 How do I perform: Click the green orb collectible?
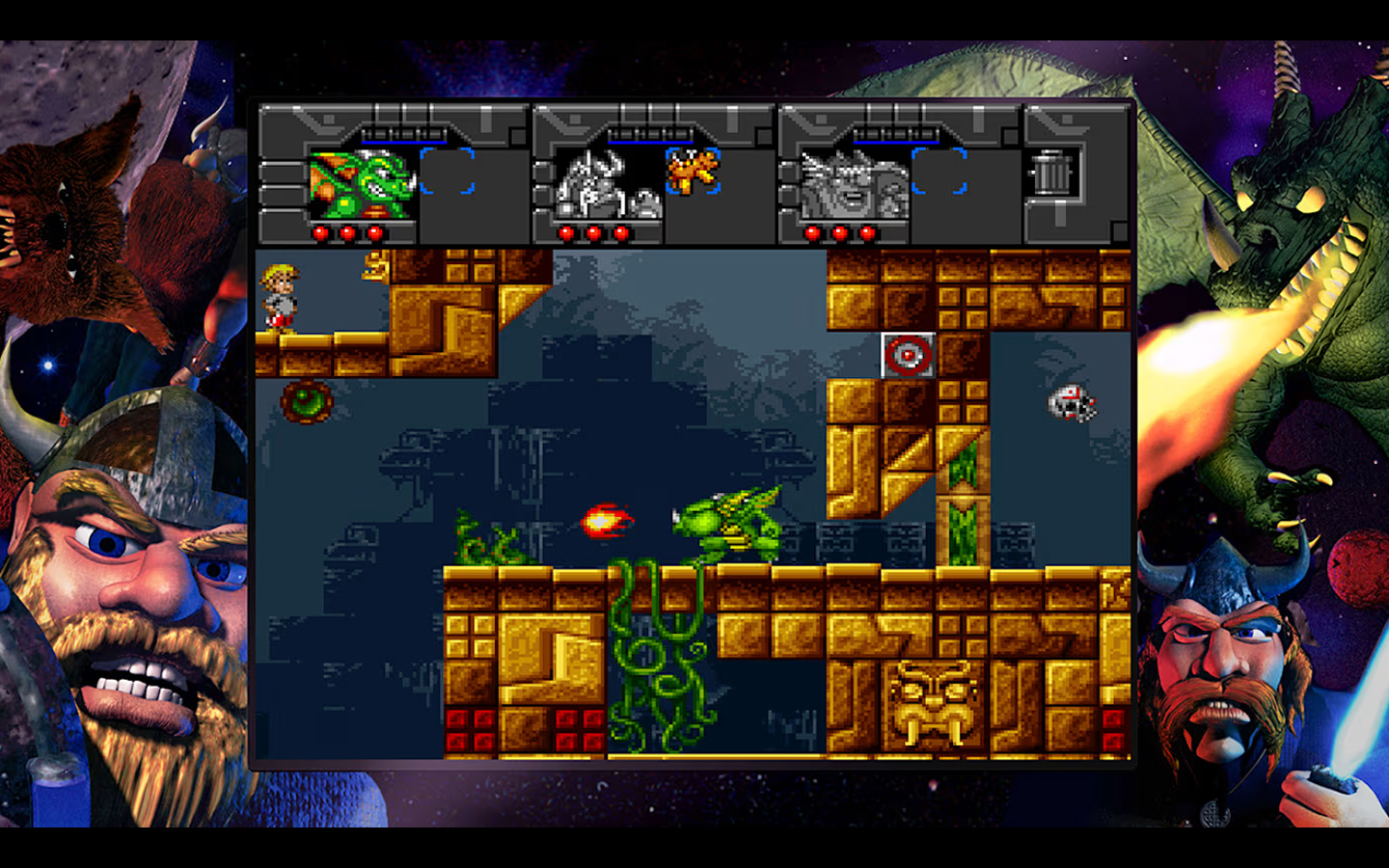tap(307, 400)
